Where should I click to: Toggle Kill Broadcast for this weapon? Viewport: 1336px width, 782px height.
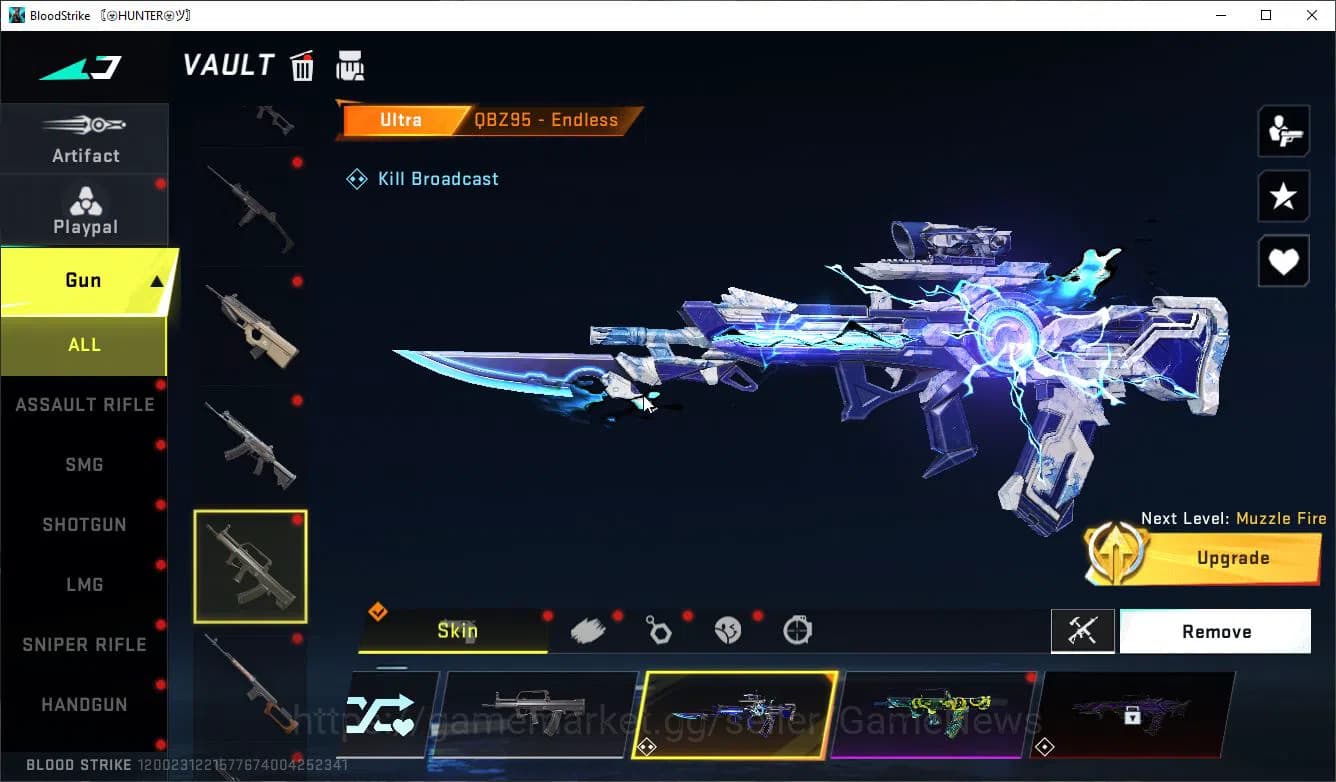tap(421, 178)
